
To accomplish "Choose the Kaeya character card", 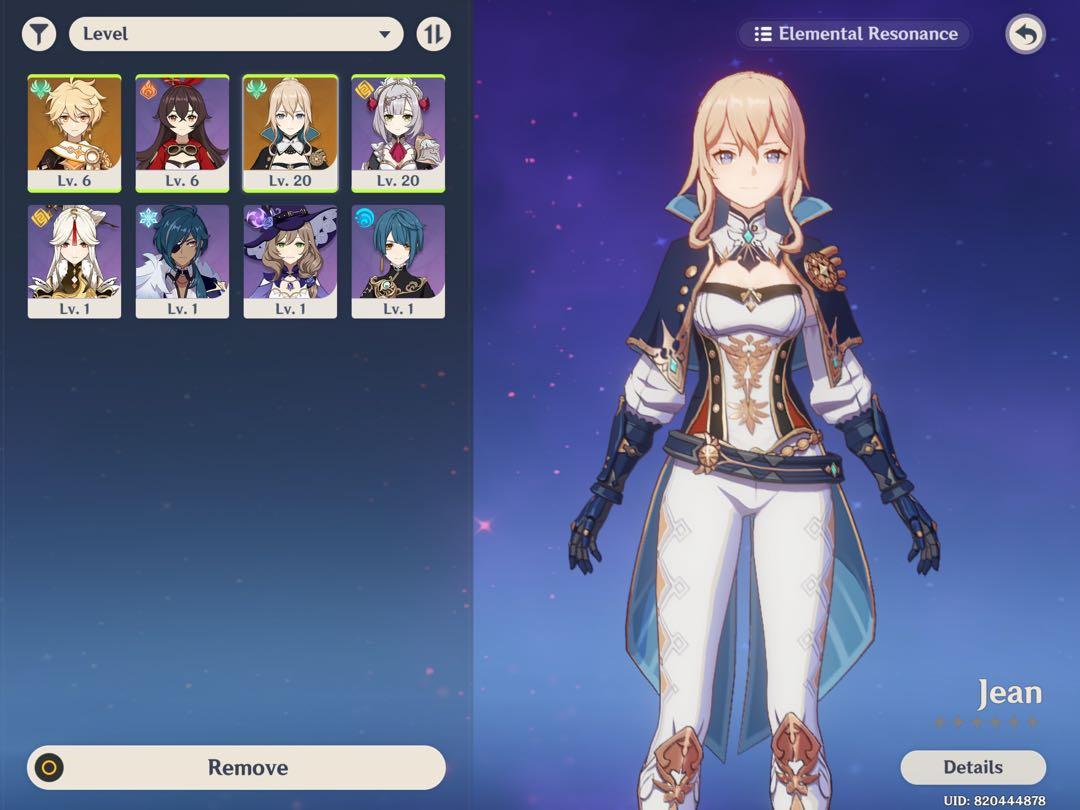I will 182,261.
